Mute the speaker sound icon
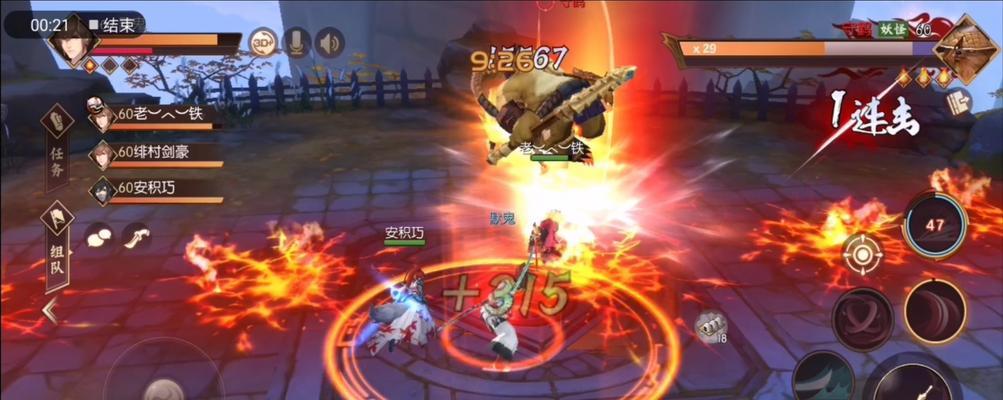Screen dimensions: 1003x400 (x=329, y=42)
